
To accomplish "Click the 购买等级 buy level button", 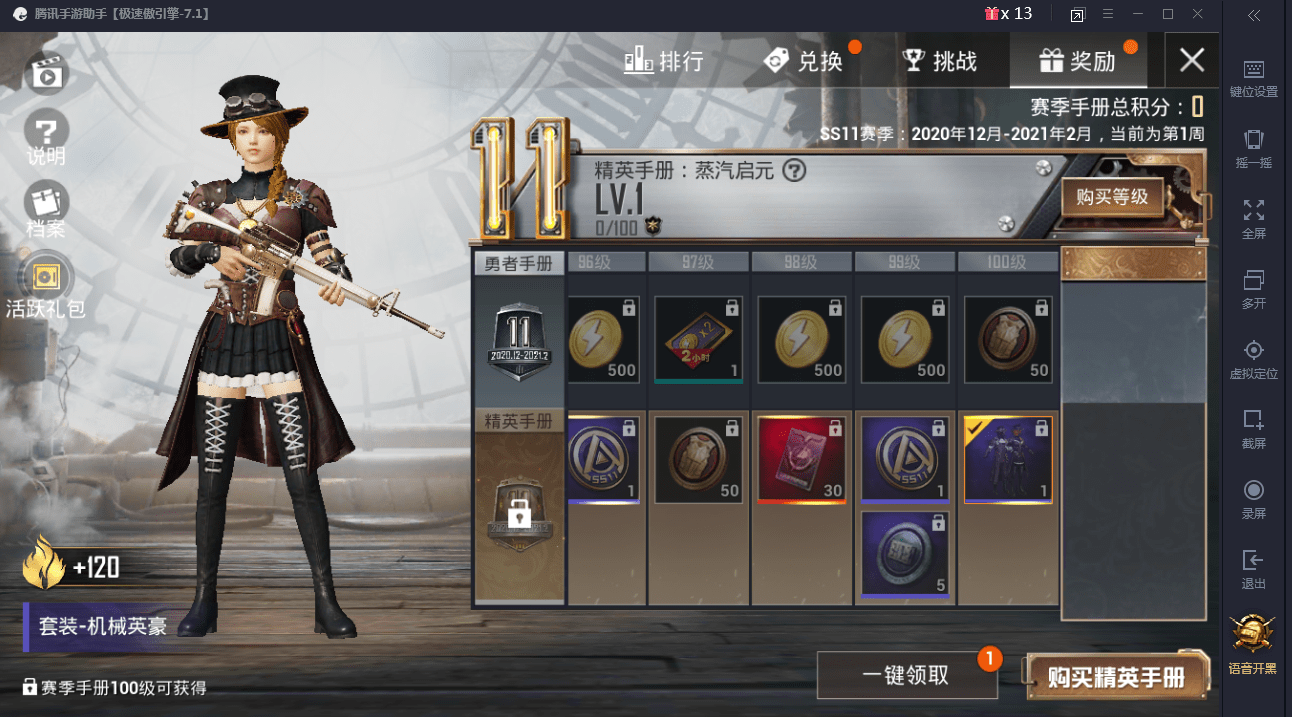I will point(1112,198).
